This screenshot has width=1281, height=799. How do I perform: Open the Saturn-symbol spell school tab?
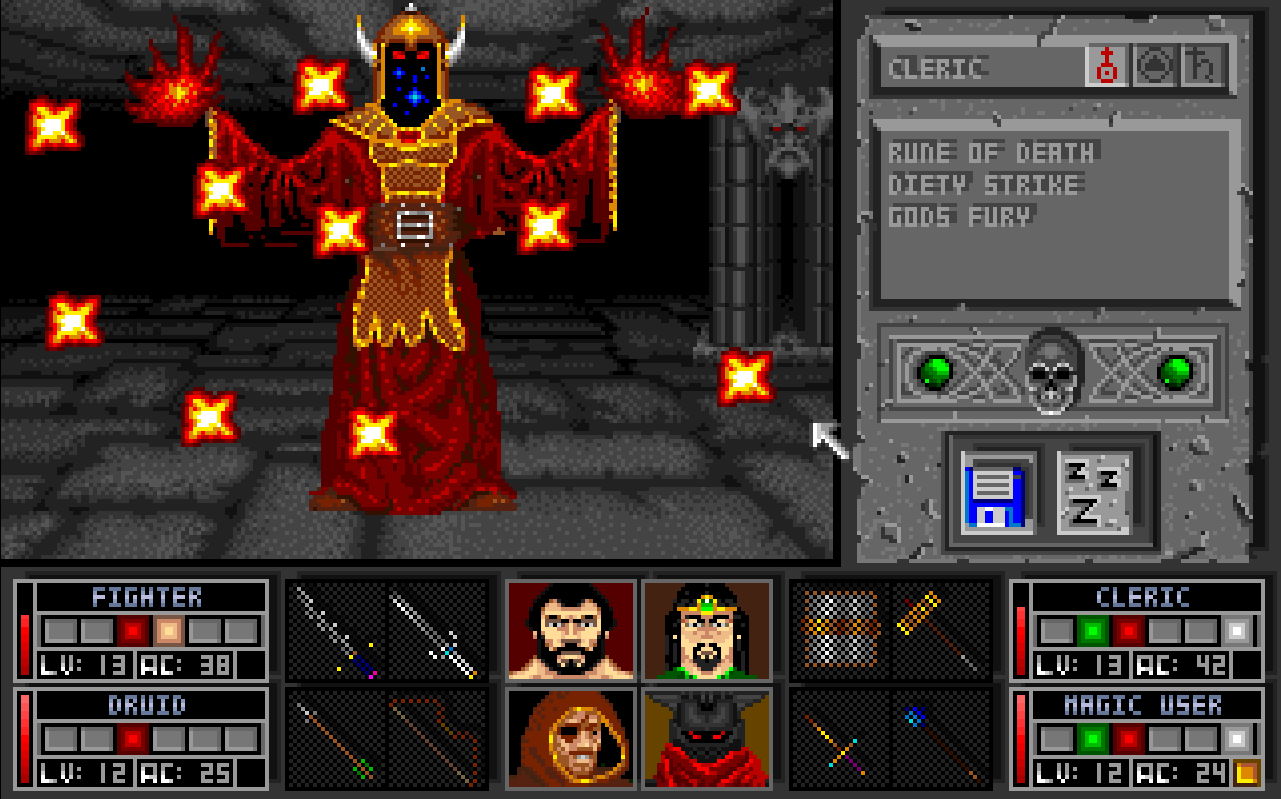pos(1199,68)
